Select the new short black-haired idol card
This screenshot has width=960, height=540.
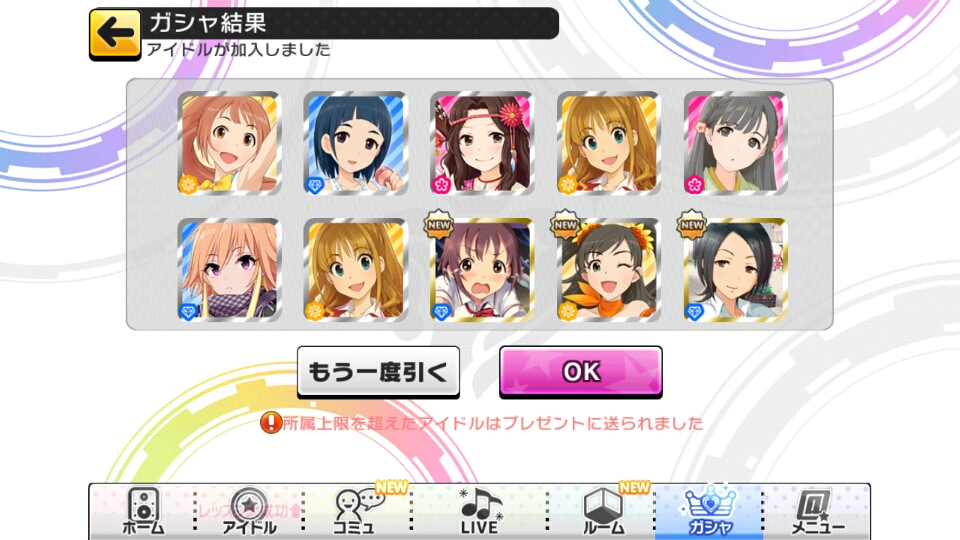(735, 270)
